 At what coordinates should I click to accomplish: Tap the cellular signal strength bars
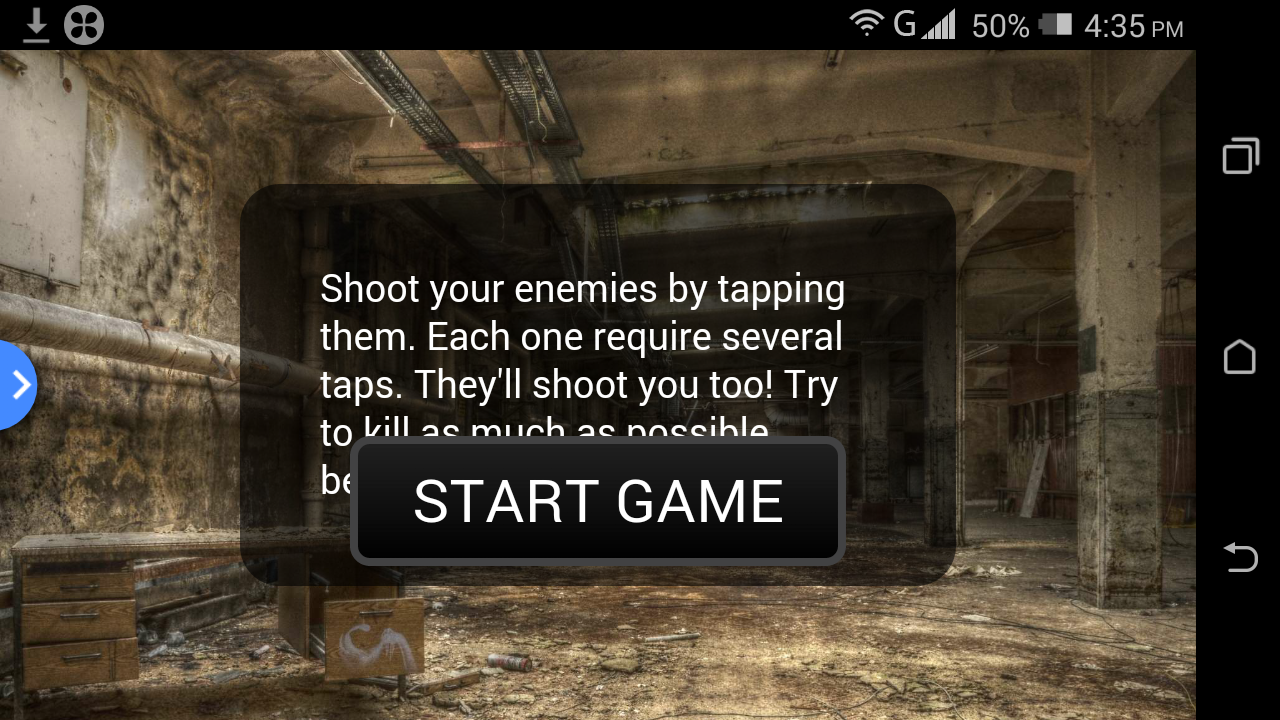tap(941, 24)
